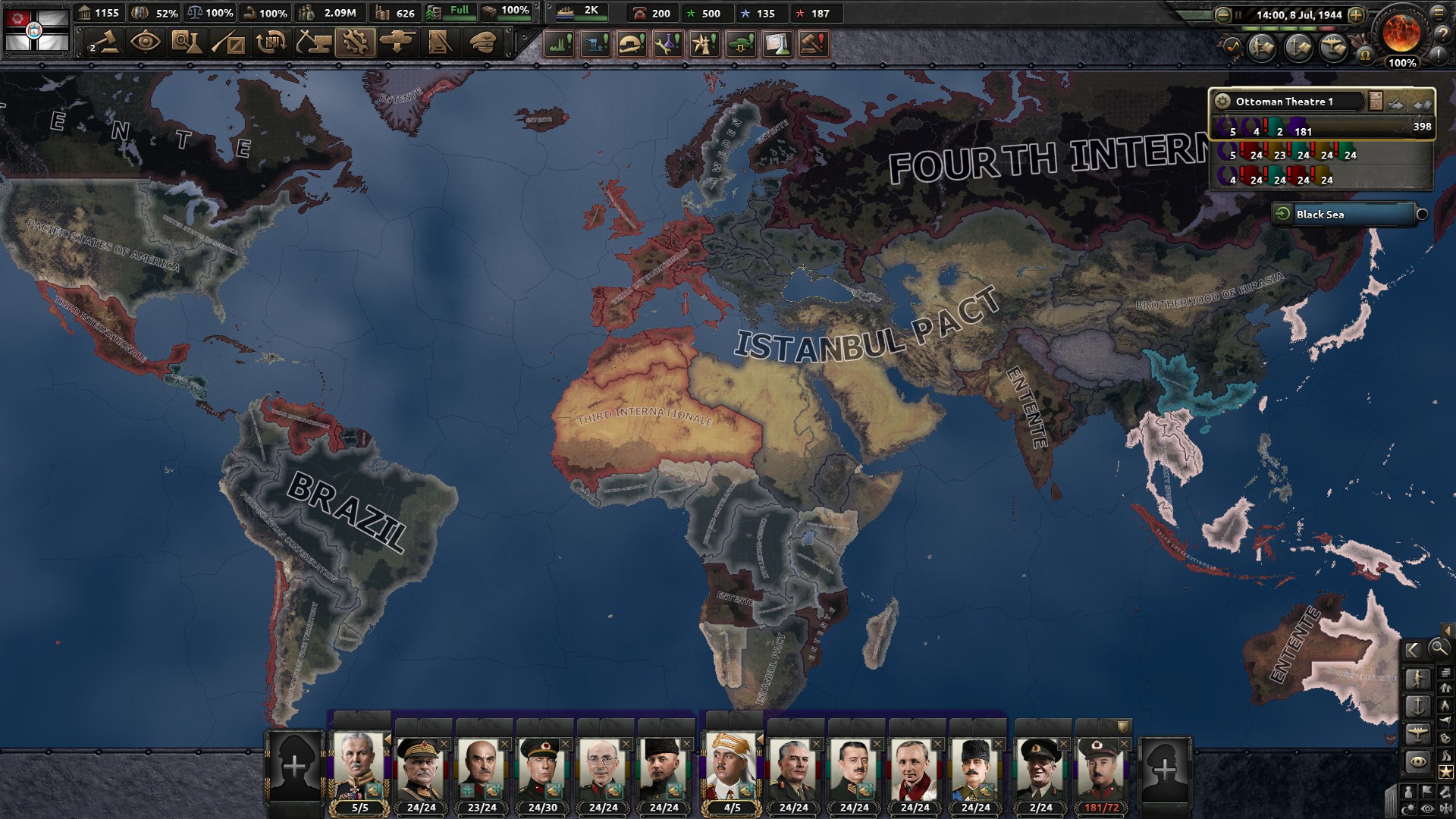Increase game speed with plus button

[x=1357, y=14]
